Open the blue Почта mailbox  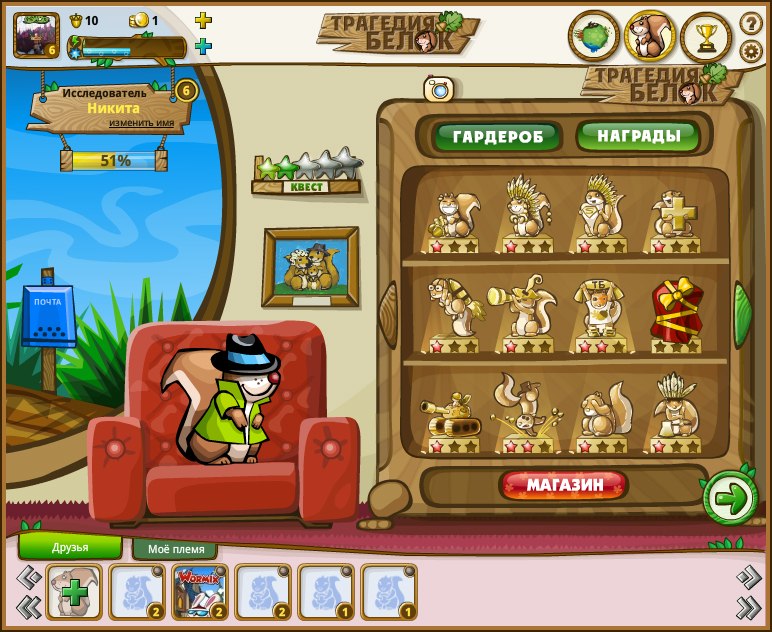coord(48,320)
